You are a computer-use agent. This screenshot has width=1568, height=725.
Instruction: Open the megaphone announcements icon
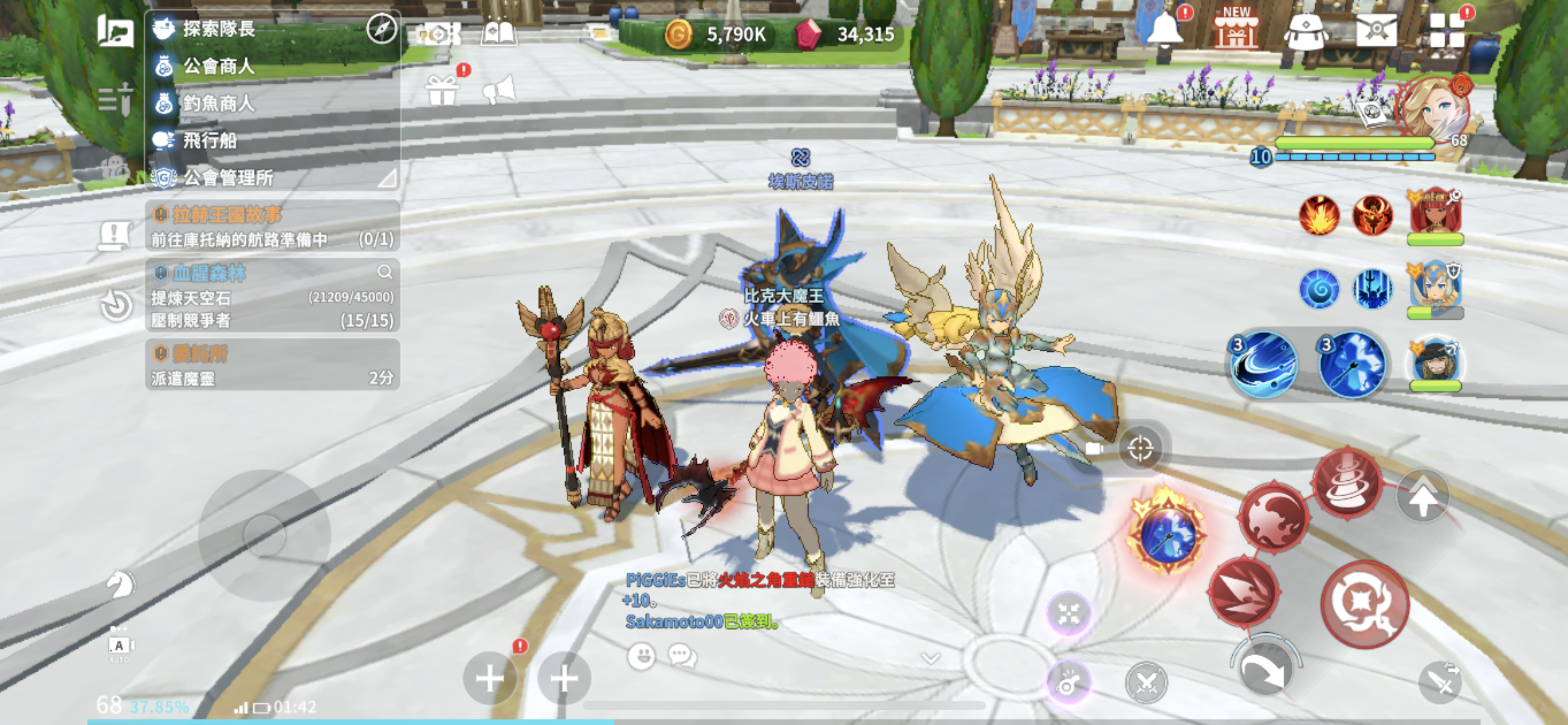point(499,90)
